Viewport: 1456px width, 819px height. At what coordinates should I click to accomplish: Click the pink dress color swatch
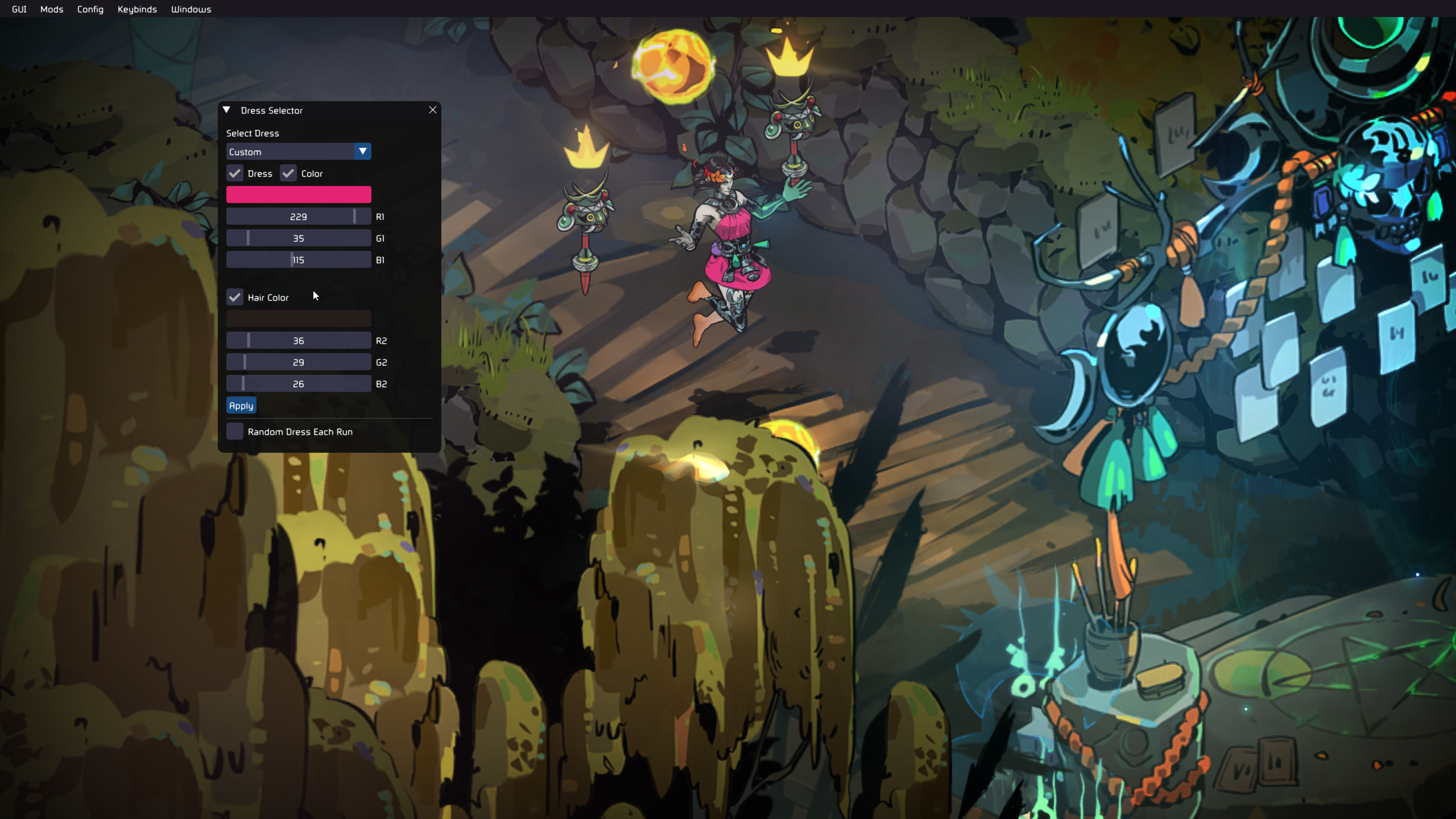tap(299, 195)
